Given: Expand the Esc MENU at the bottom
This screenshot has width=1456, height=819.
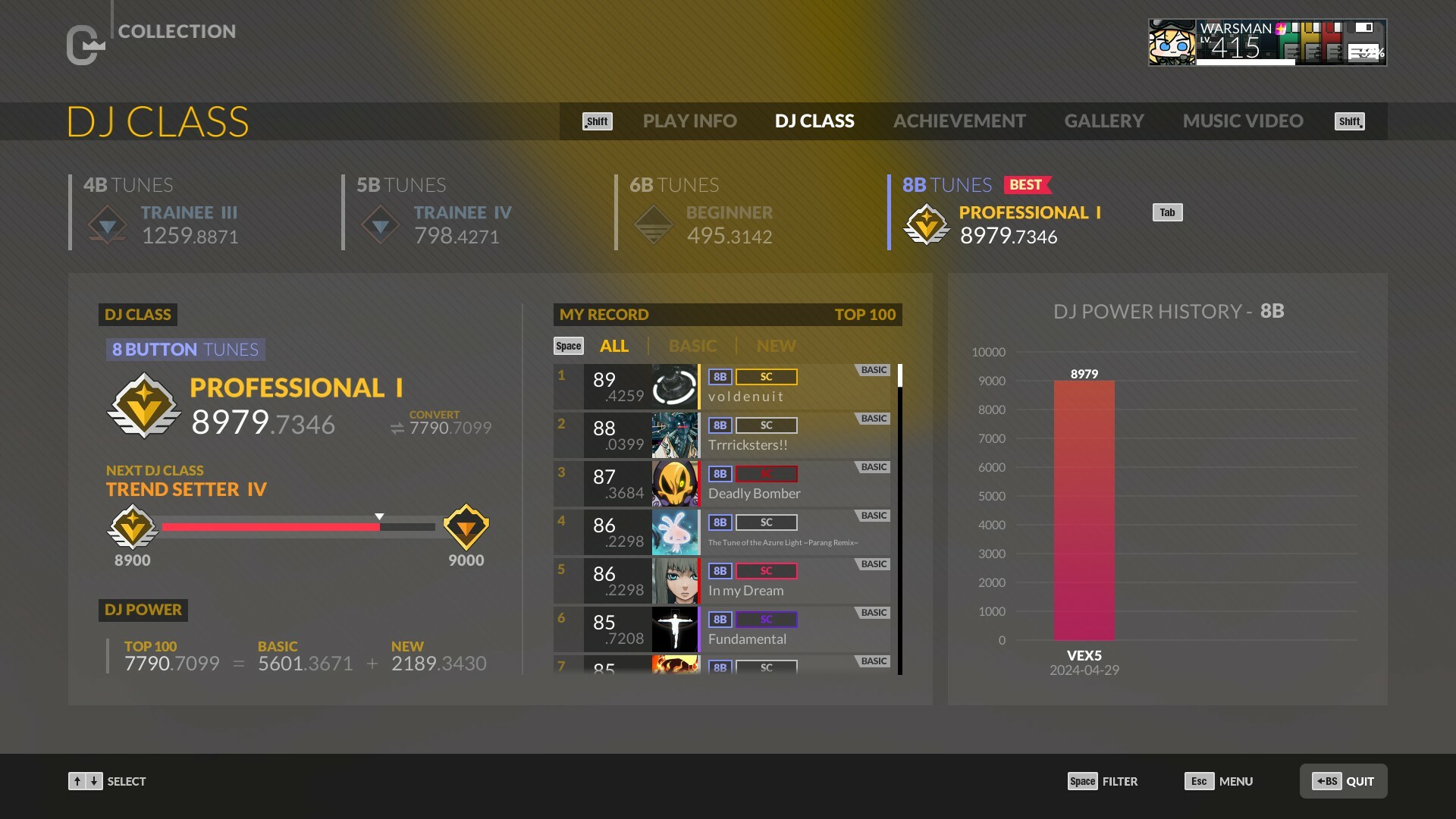Looking at the screenshot, I should pyautogui.click(x=1219, y=781).
